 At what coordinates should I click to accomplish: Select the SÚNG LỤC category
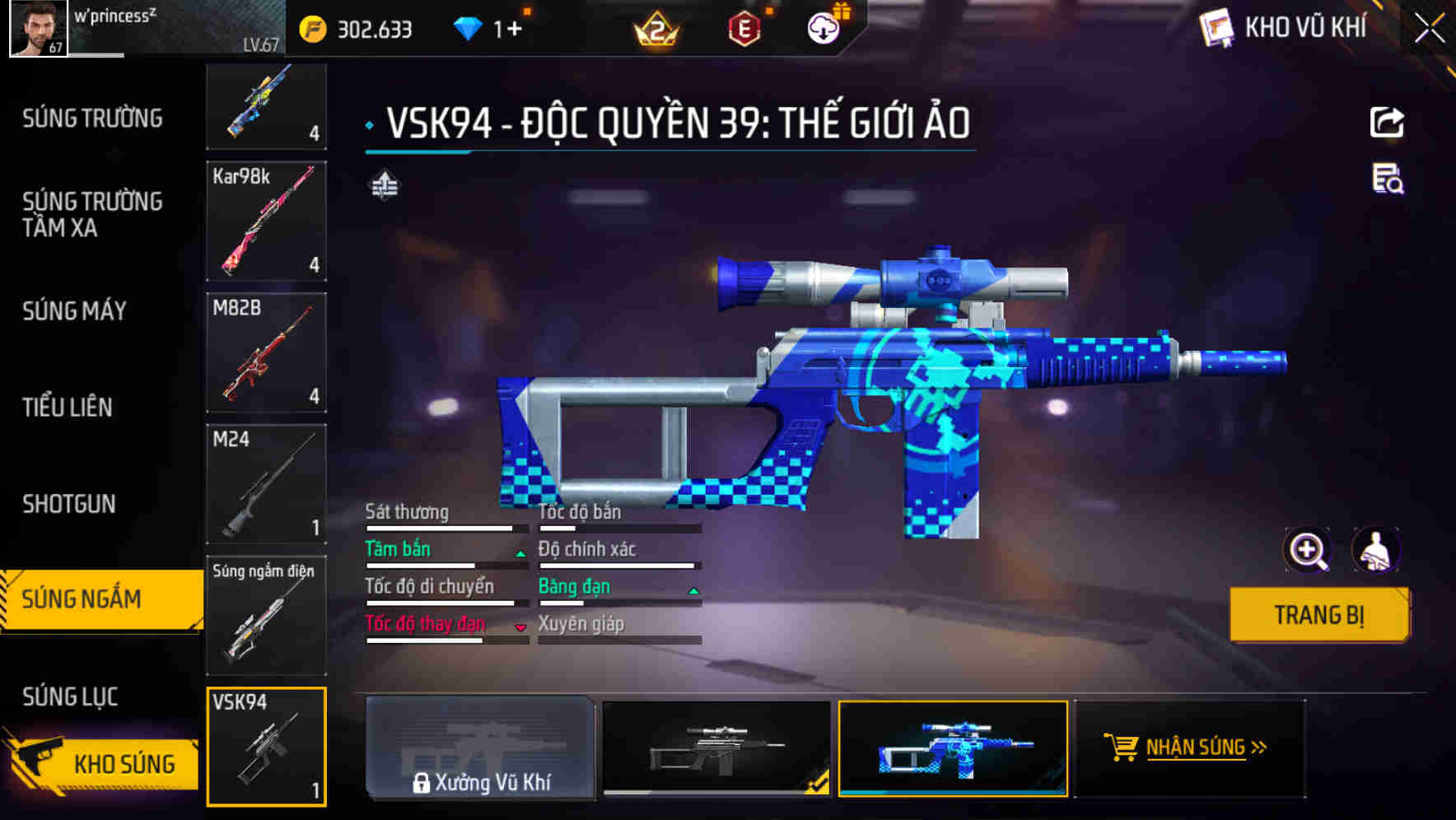point(69,697)
